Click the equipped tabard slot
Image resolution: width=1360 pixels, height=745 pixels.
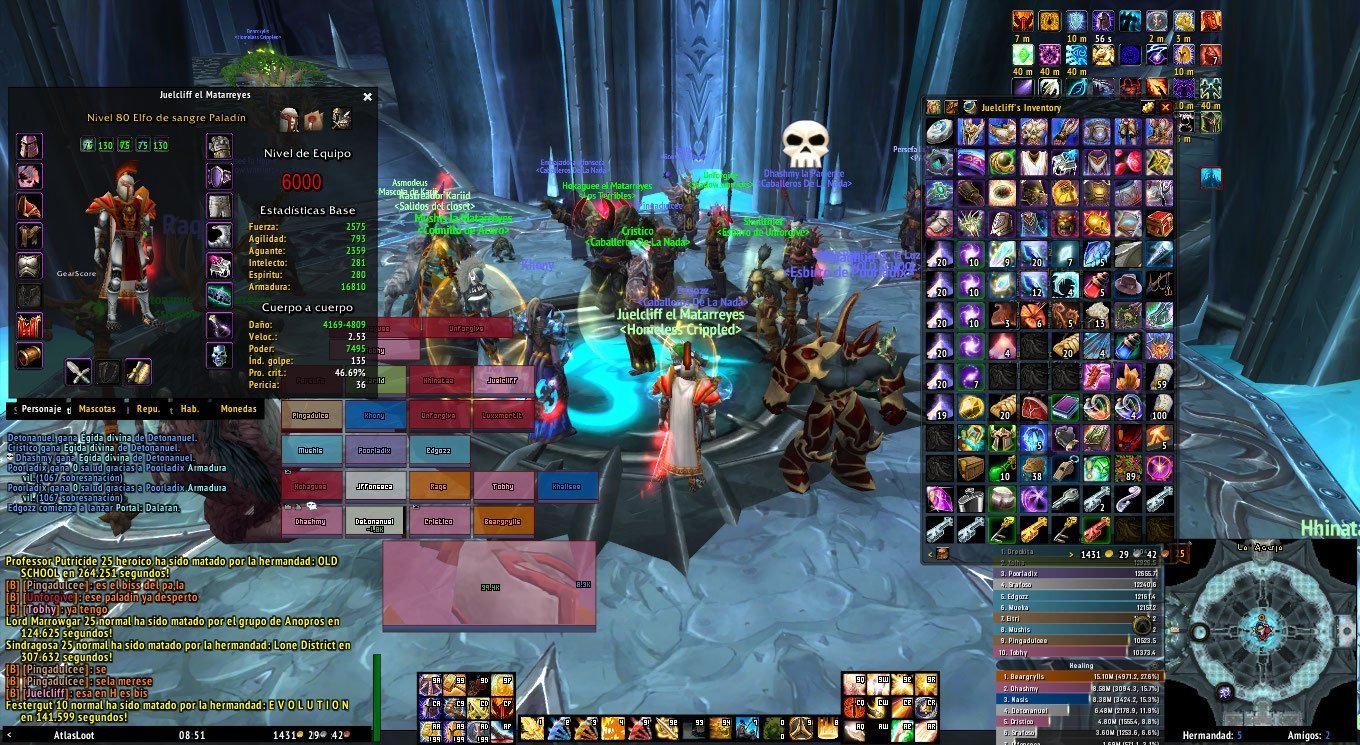pyautogui.click(x=30, y=325)
